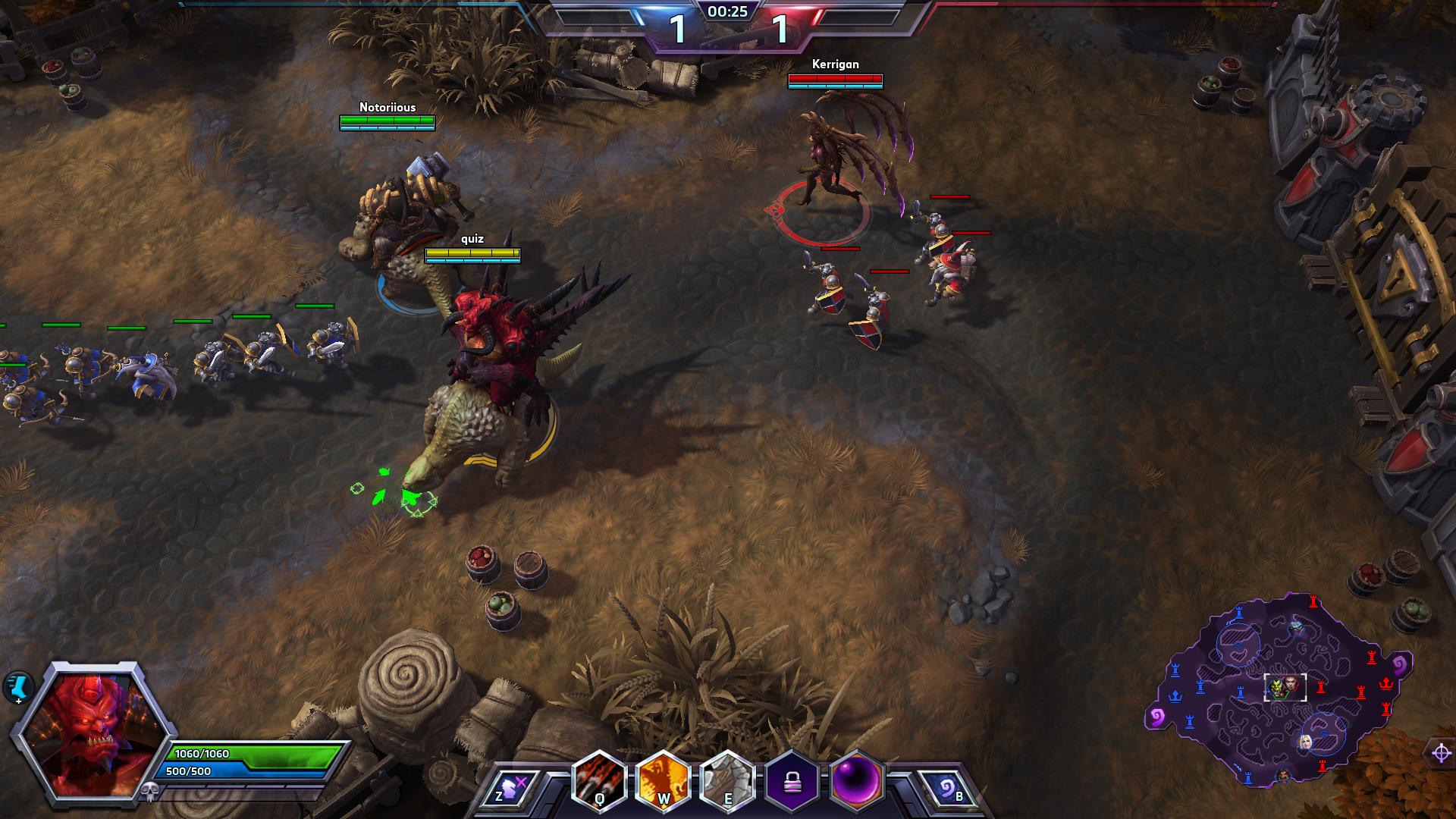Click the blue core crown on minimap

pyautogui.click(x=1176, y=695)
